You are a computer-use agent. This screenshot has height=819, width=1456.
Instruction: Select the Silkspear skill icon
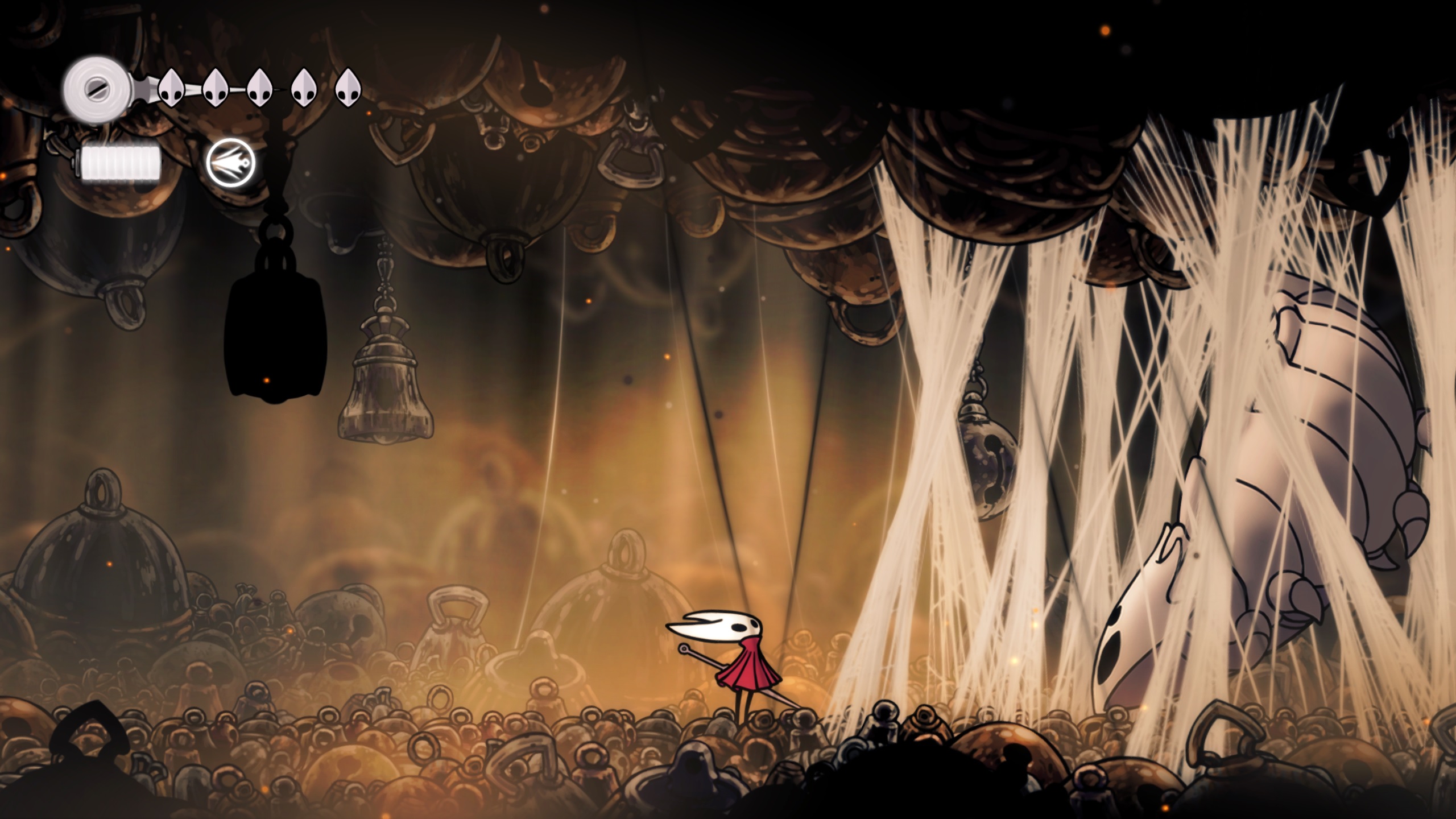[230, 163]
